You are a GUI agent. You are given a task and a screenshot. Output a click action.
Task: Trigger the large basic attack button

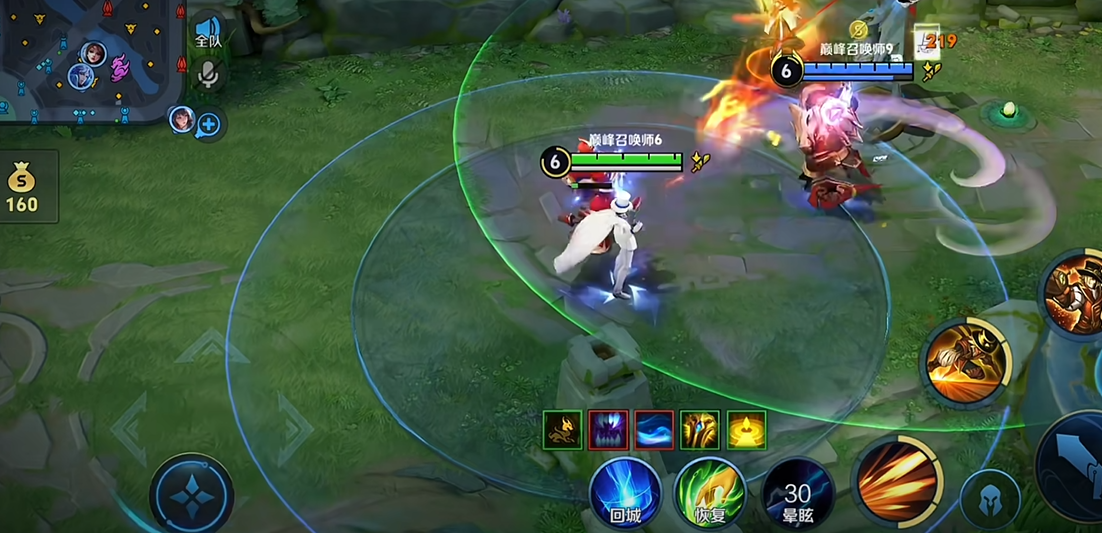click(1075, 466)
